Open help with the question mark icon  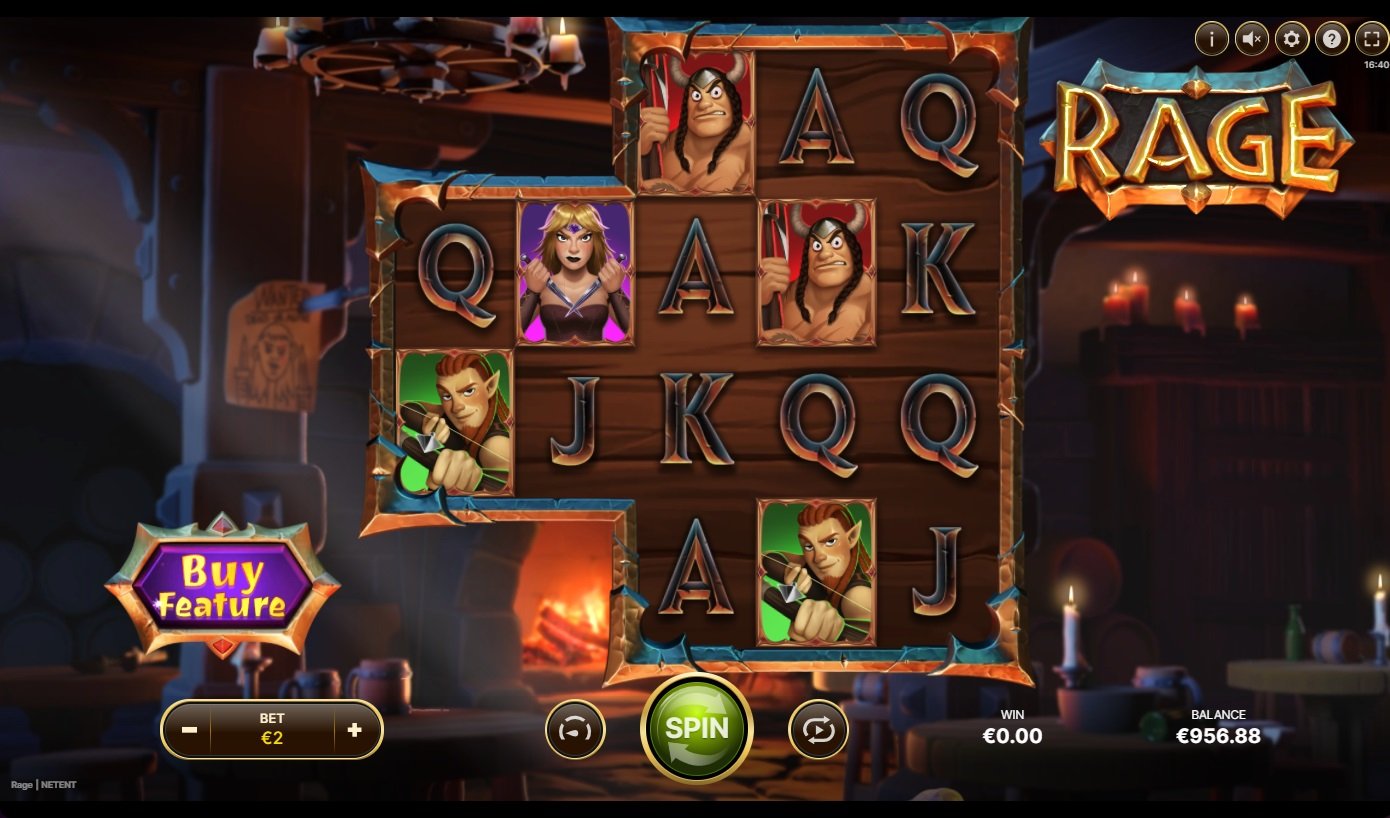[1332, 39]
